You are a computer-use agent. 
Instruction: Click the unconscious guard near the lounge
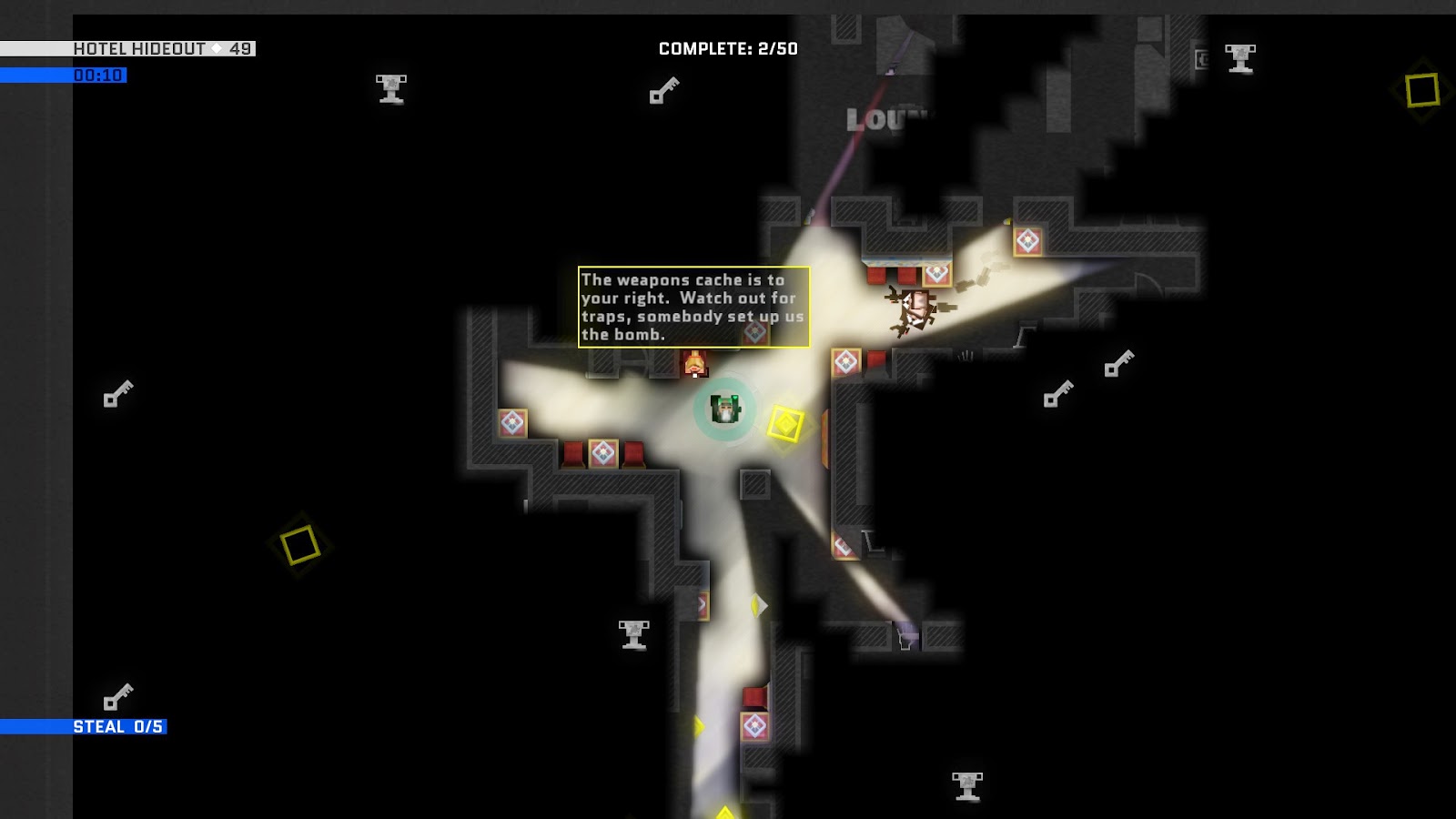tap(915, 309)
